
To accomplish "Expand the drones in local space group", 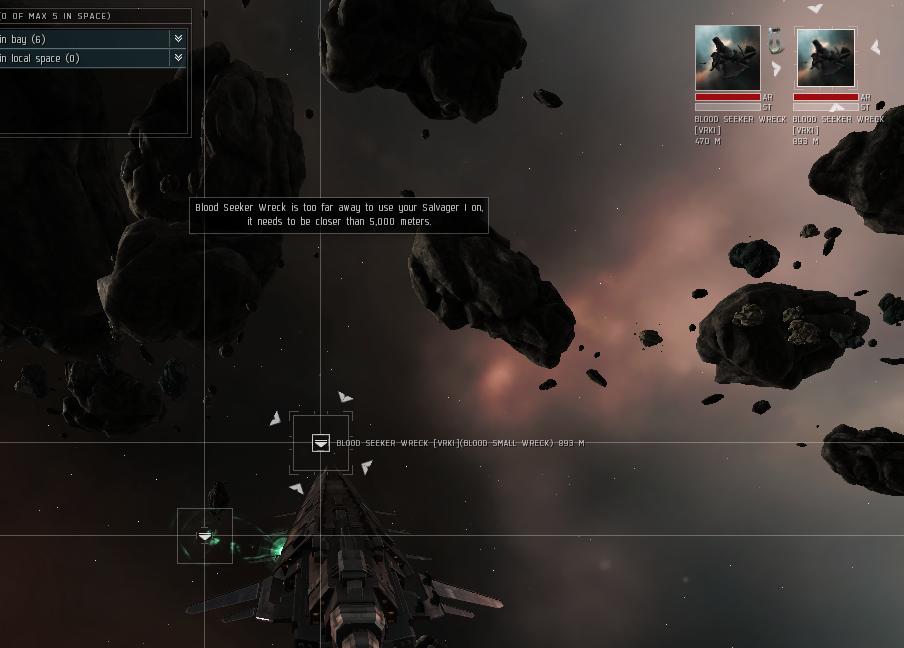I will (178, 58).
